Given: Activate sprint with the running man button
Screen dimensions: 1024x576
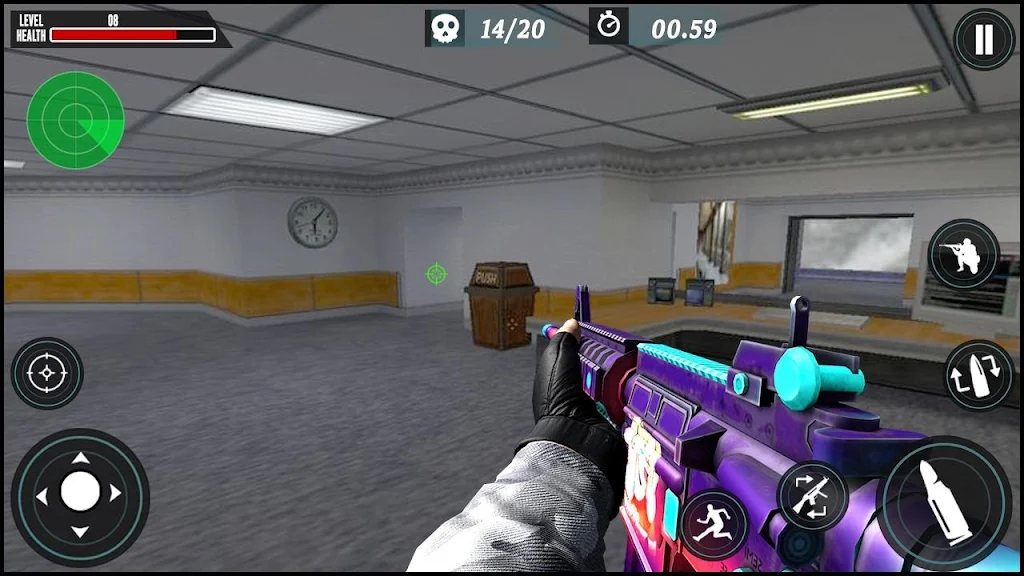Looking at the screenshot, I should pyautogui.click(x=714, y=523).
